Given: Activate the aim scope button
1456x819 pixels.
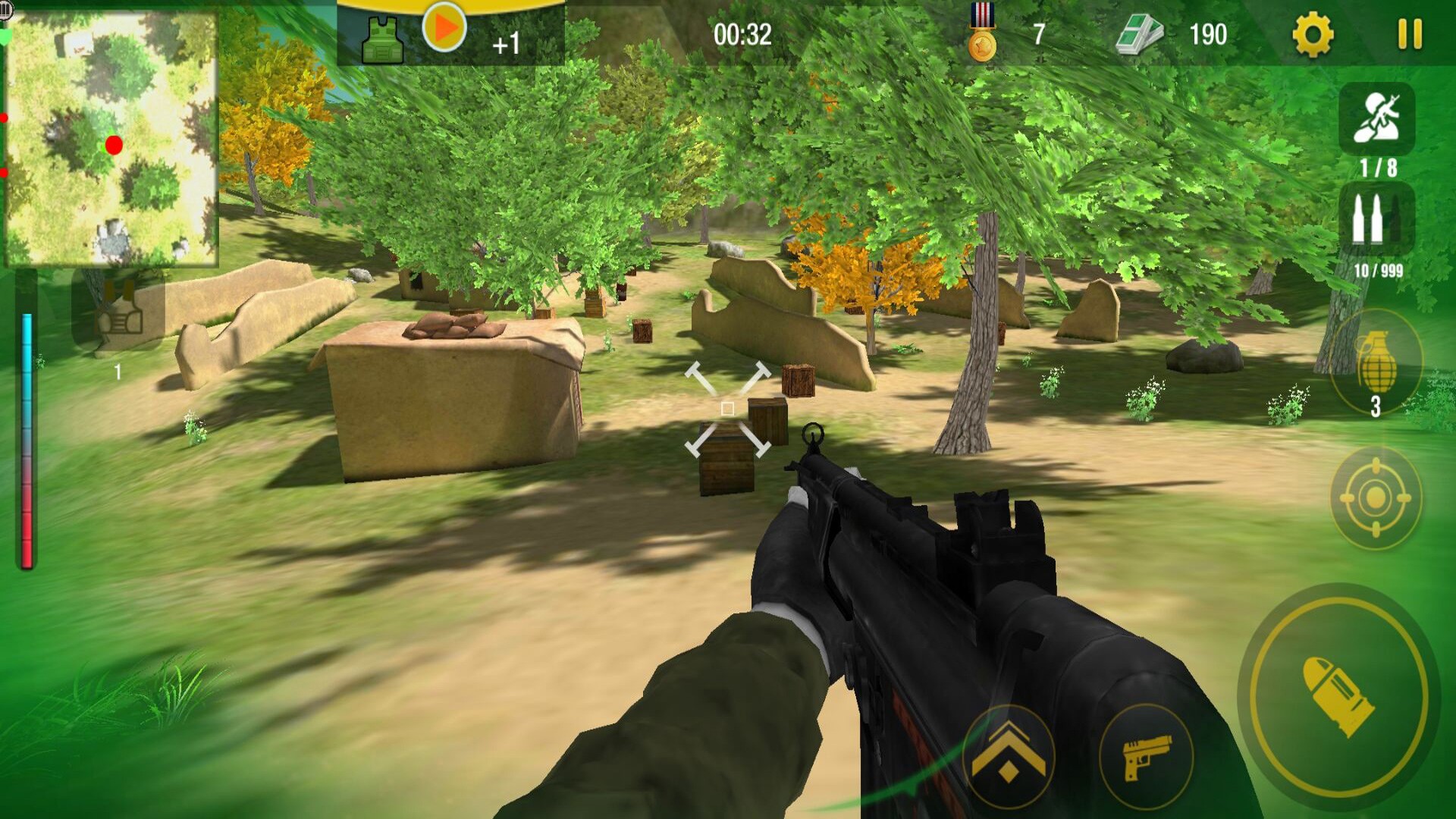Looking at the screenshot, I should click(1375, 498).
